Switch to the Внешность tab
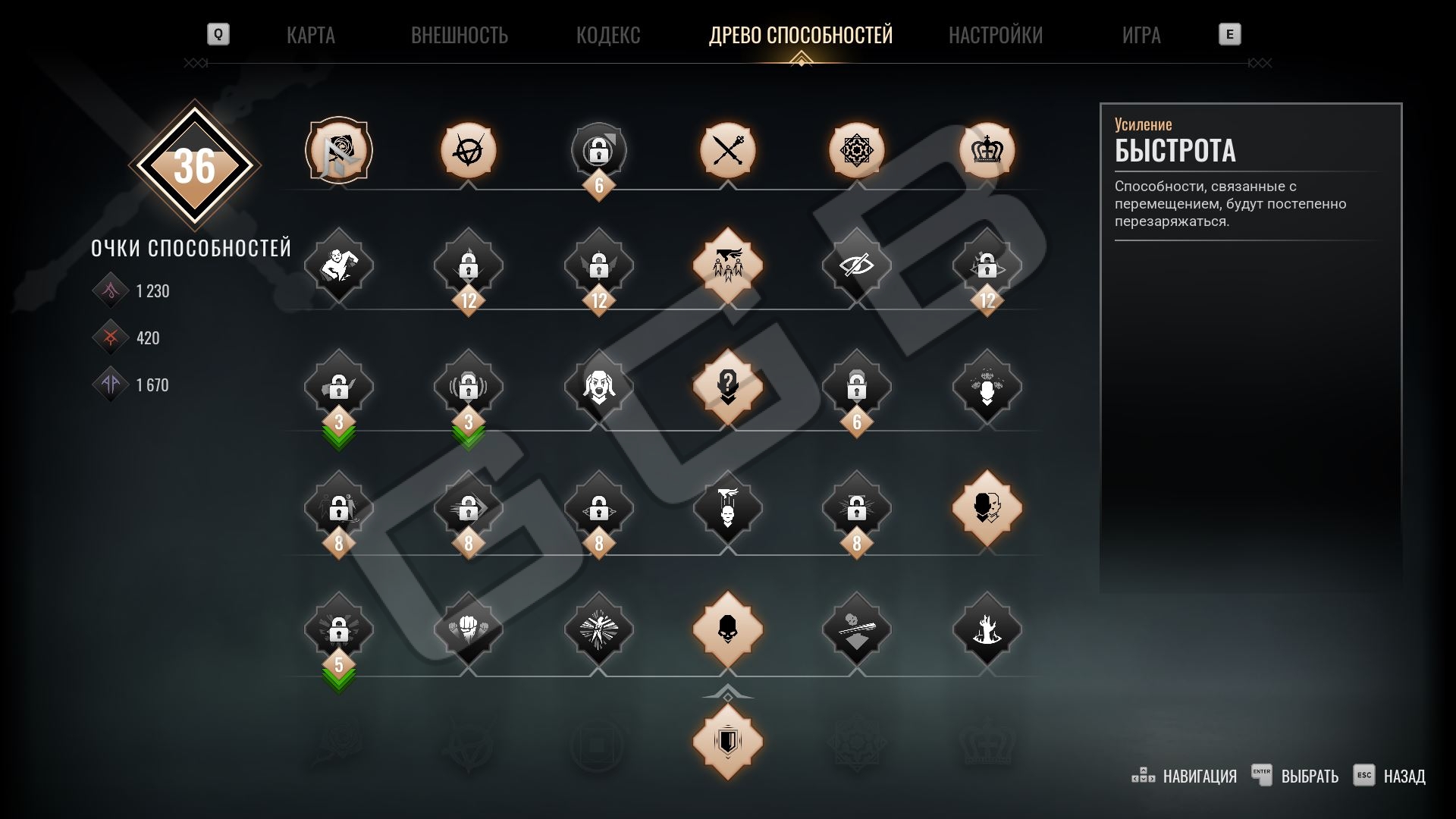Image resolution: width=1456 pixels, height=819 pixels. pos(459,35)
